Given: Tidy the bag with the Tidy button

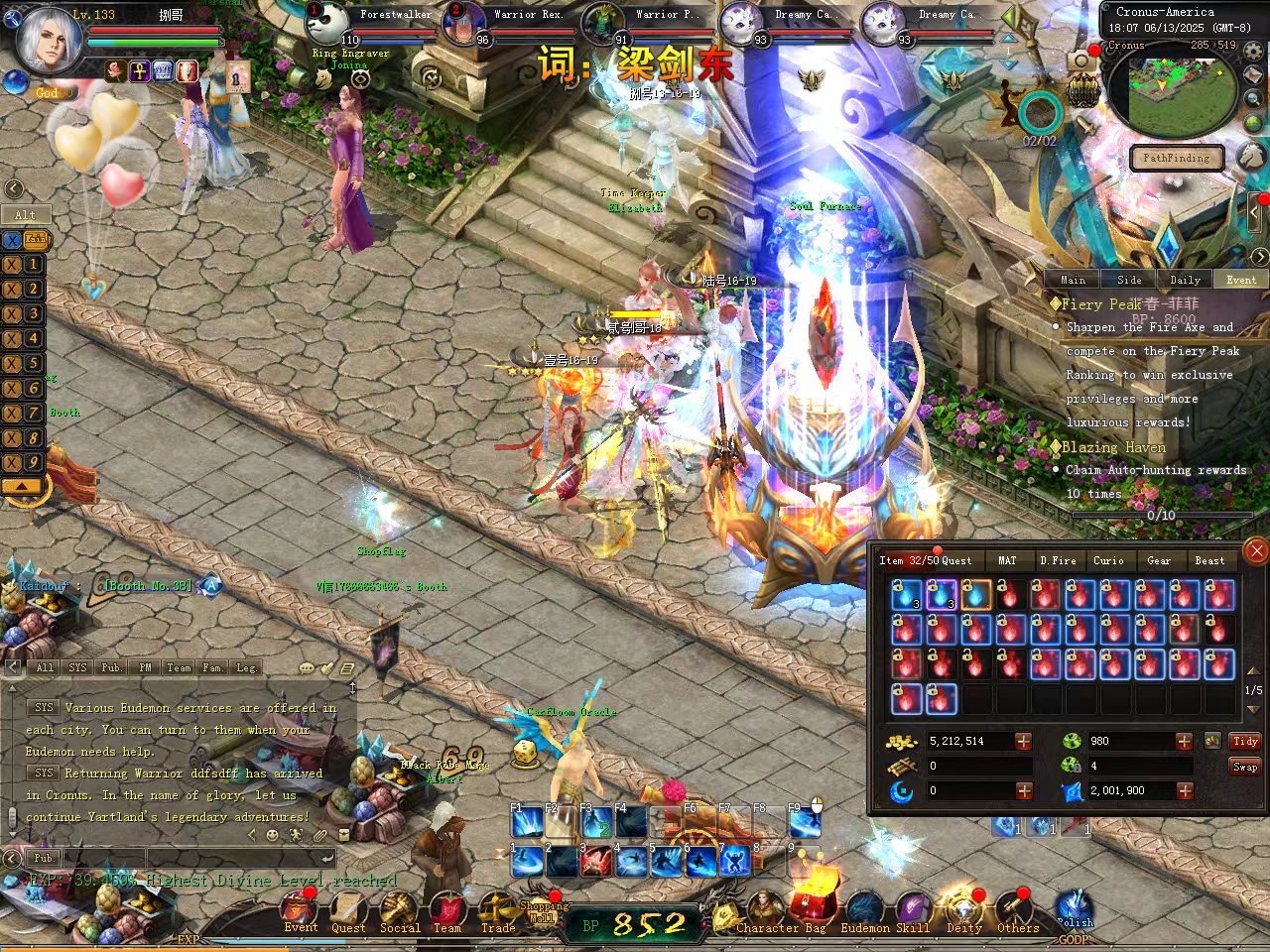Looking at the screenshot, I should 1245,741.
